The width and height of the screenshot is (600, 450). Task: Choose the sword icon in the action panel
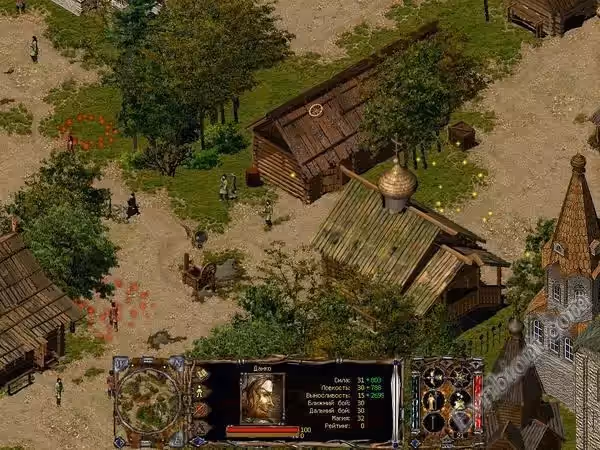click(435, 423)
